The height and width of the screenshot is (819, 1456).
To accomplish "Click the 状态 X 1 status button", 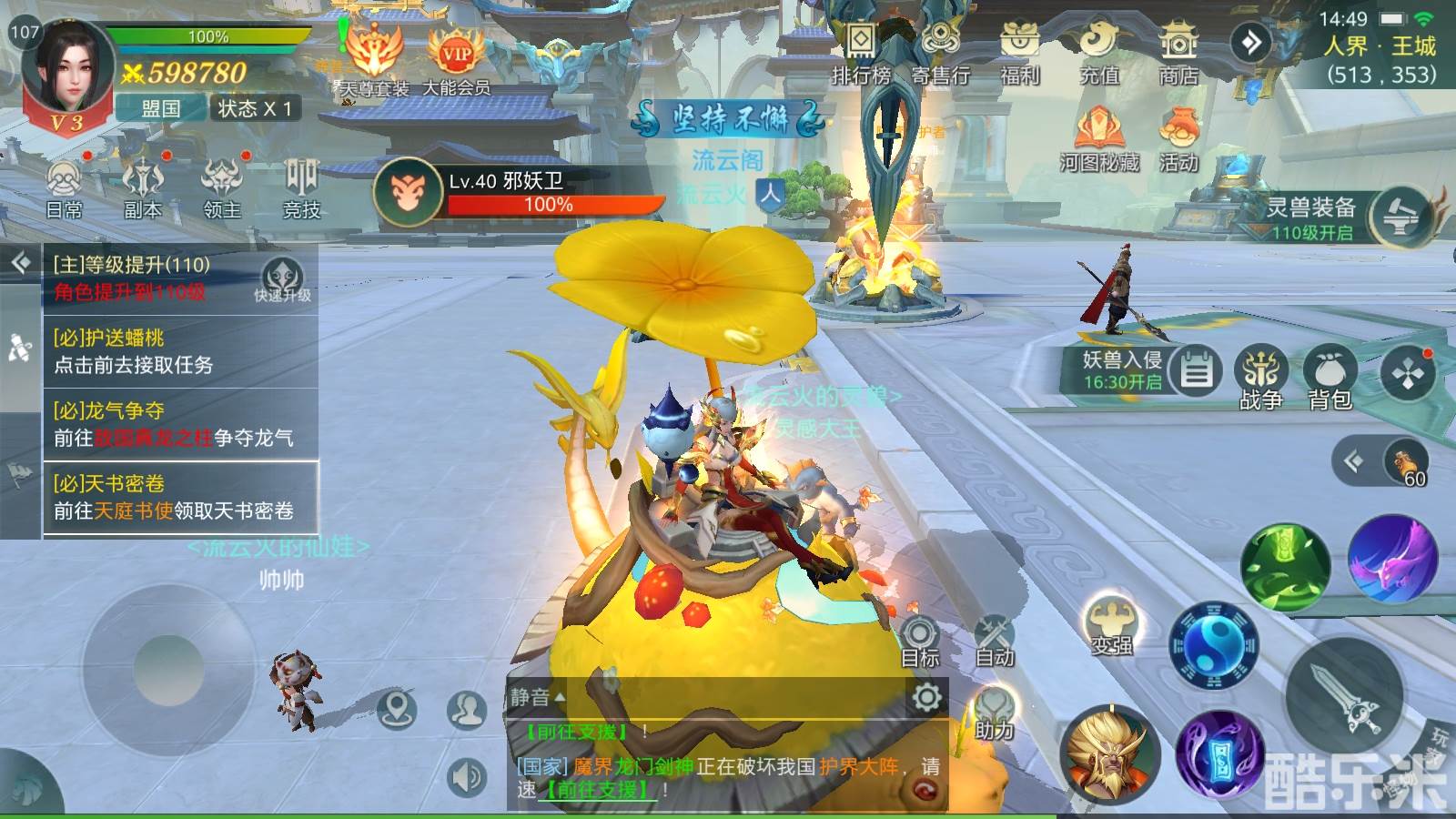I will click(x=256, y=108).
